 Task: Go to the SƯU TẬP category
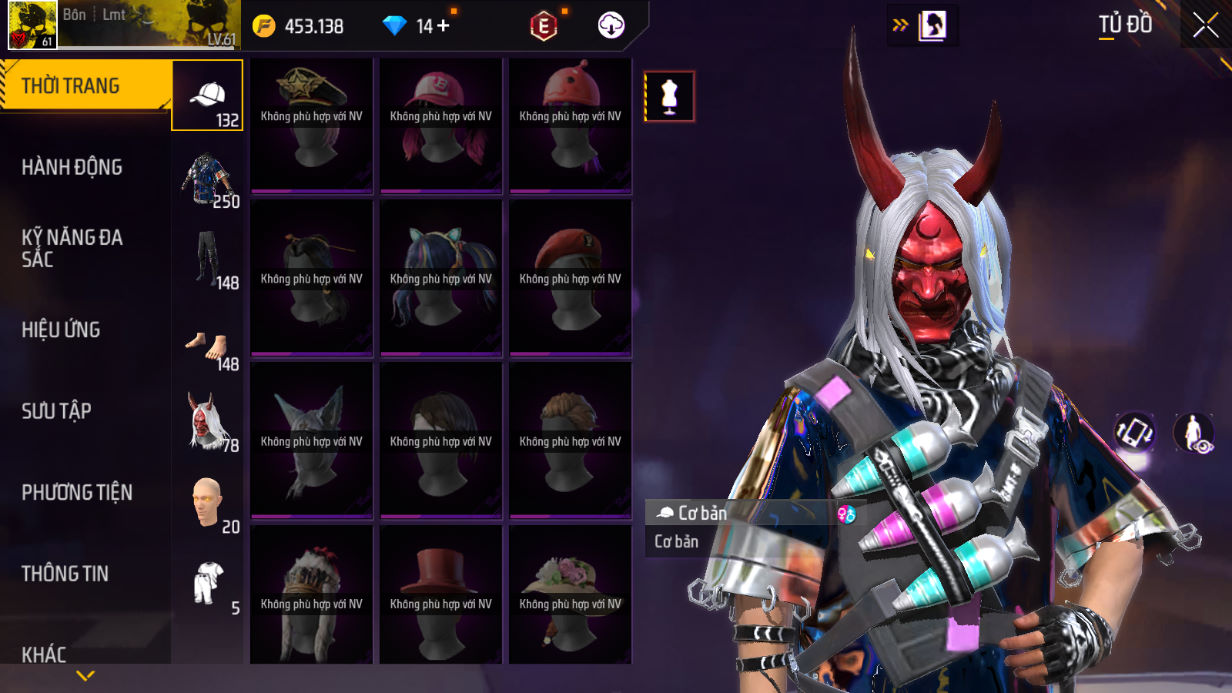point(85,411)
